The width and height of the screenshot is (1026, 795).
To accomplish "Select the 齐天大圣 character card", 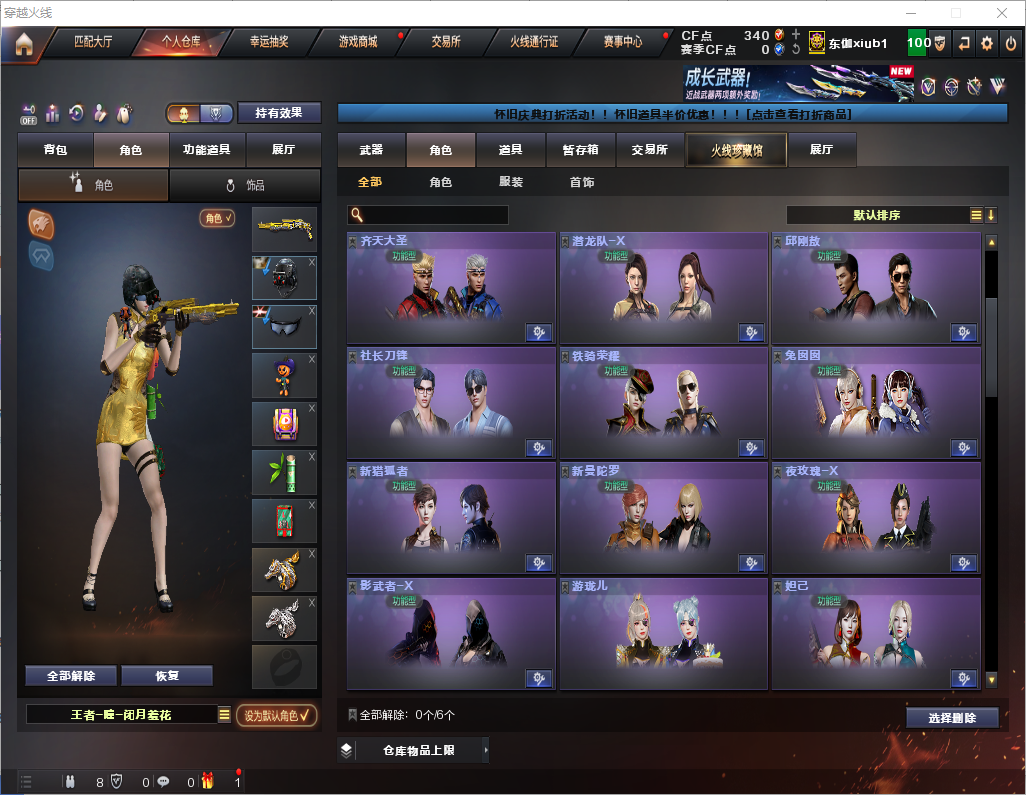I will tap(451, 288).
